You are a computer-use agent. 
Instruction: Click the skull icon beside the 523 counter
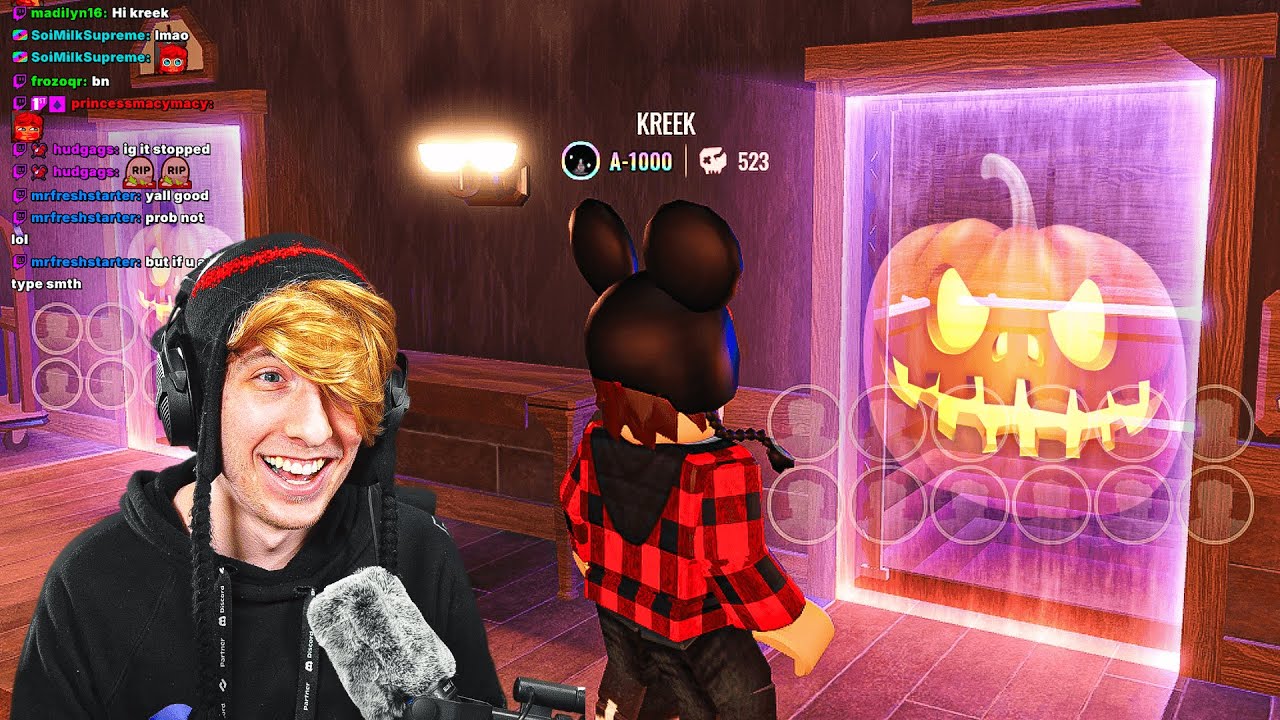[x=712, y=160]
